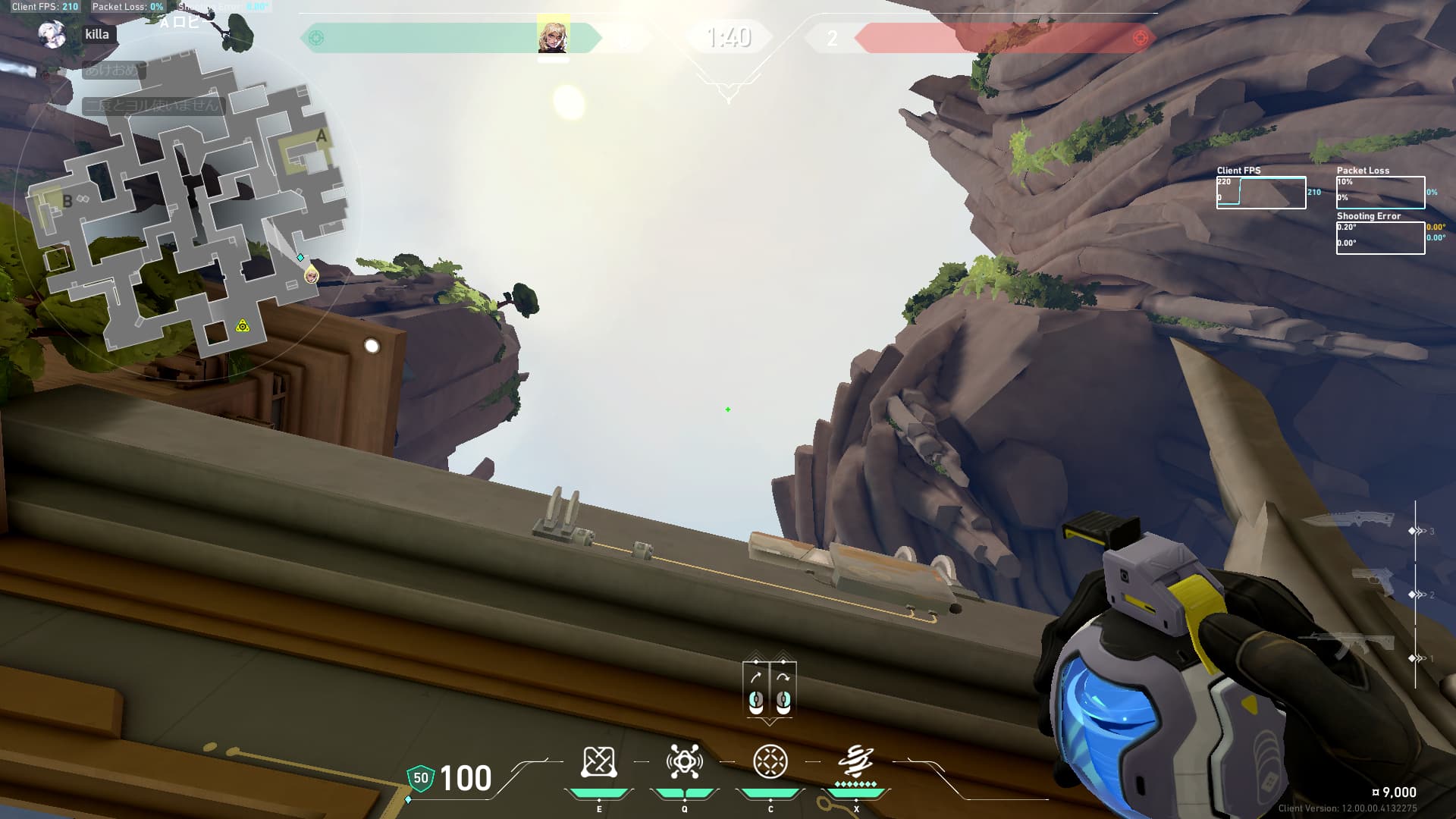Click the minimap in the top-left corner
The image size is (1456, 819).
point(186,203)
